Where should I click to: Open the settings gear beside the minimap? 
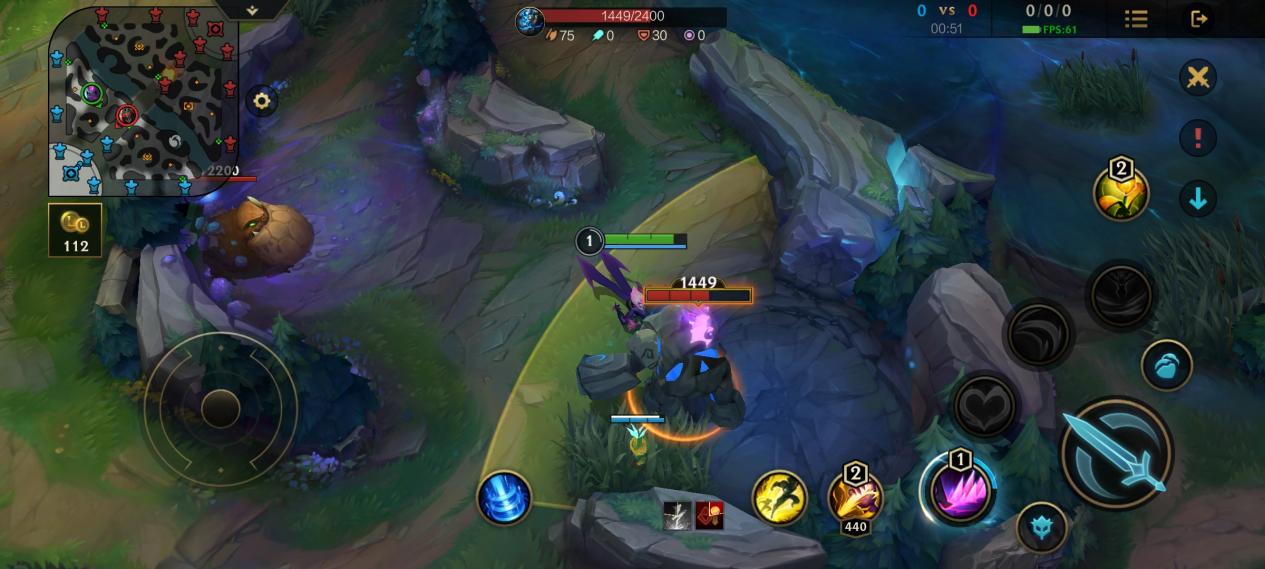point(262,100)
